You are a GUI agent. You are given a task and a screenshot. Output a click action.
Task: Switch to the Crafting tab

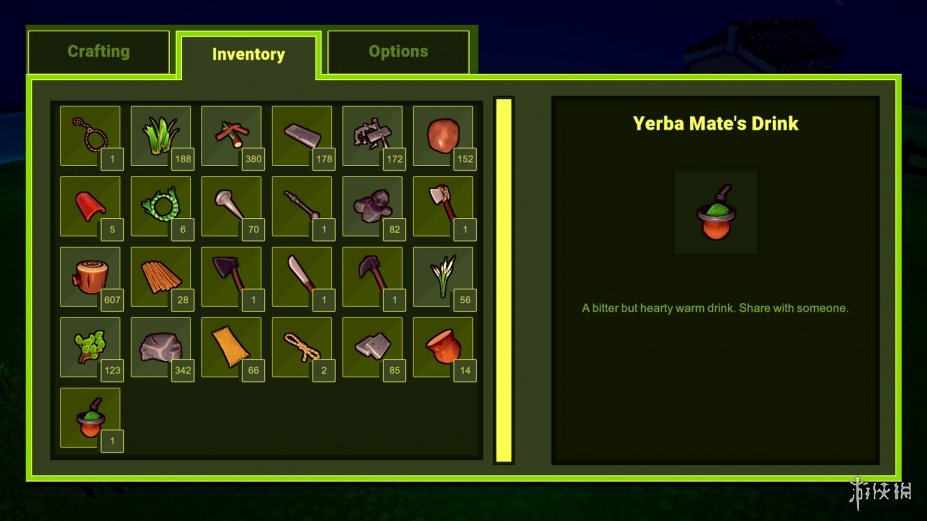pyautogui.click(x=98, y=52)
